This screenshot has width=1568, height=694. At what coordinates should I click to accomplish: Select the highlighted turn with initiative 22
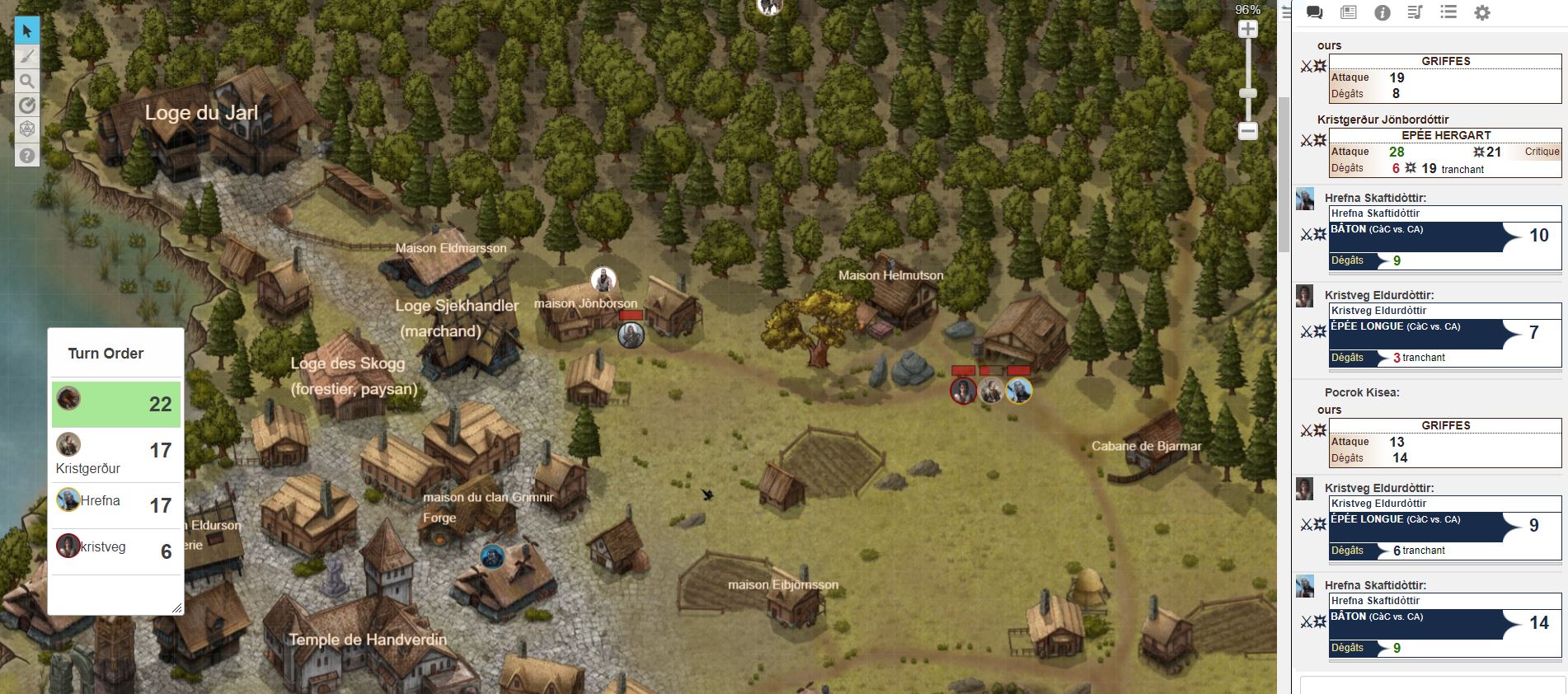[115, 404]
